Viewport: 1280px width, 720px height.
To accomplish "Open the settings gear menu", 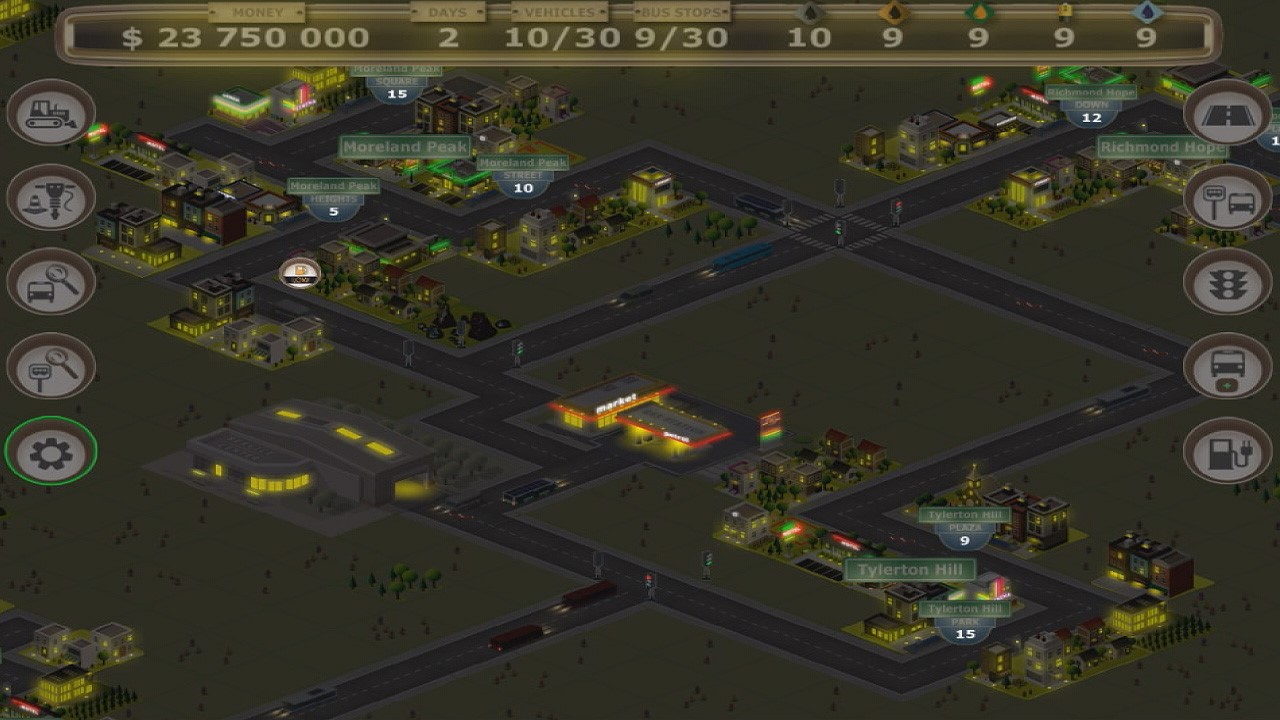I will coord(49,451).
